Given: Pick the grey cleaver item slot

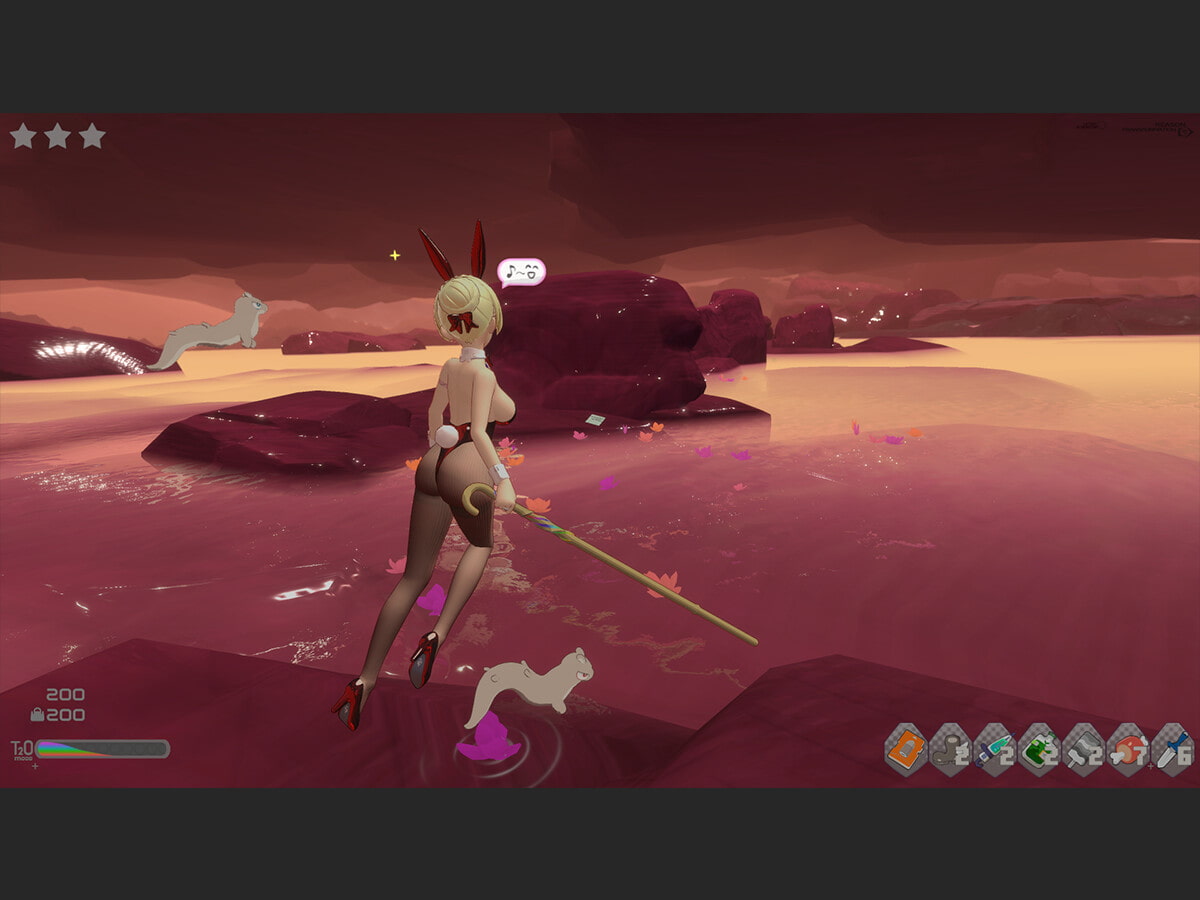Looking at the screenshot, I should pyautogui.click(x=1083, y=750).
